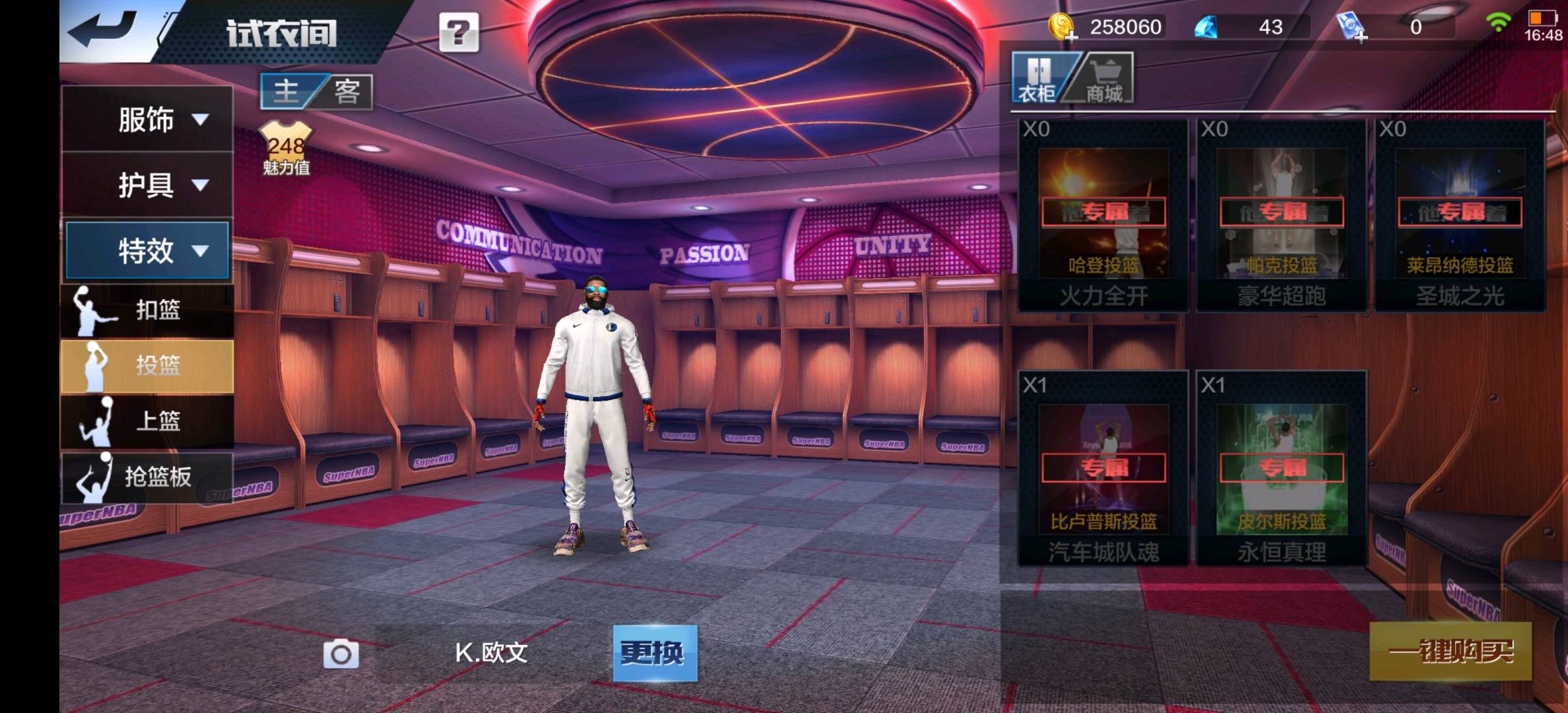
Task: Choose the 投篮 shooting effect category
Action: point(147,366)
